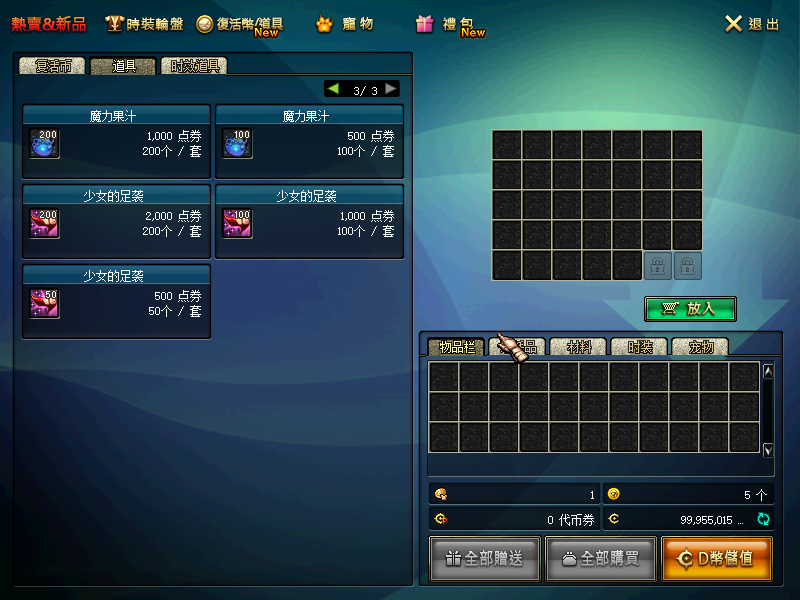Open the 寵物 shop category
The image size is (800, 600).
(346, 24)
